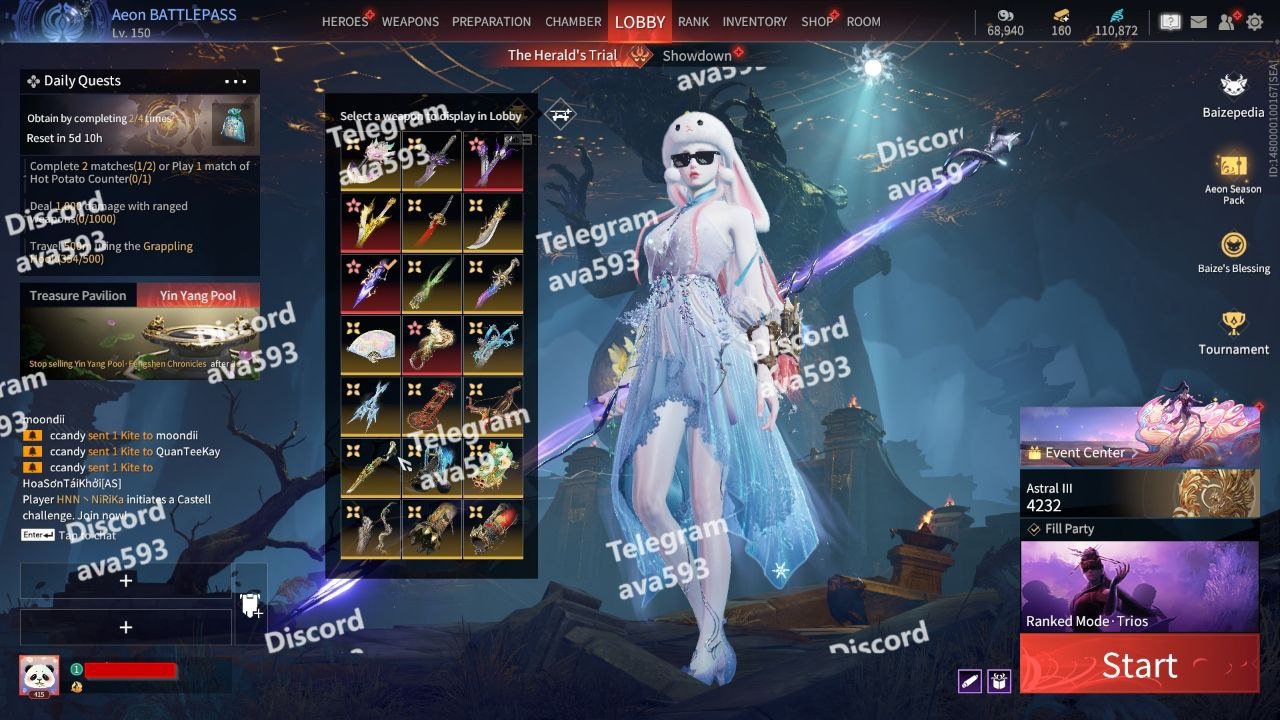Go to the WEAPONS menu
This screenshot has width=1280, height=720.
(410, 21)
